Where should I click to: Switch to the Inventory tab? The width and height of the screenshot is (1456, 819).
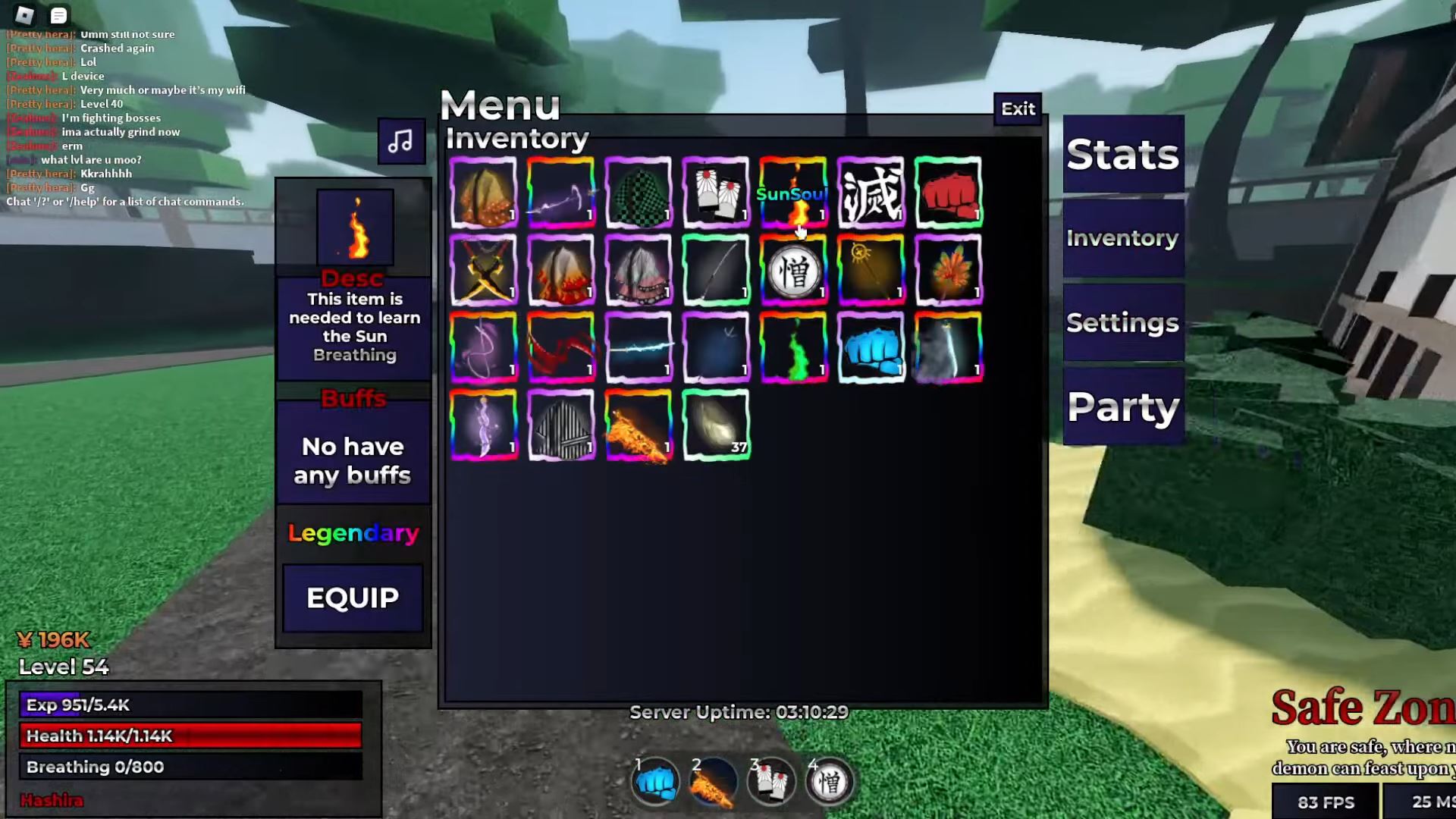(x=1122, y=238)
